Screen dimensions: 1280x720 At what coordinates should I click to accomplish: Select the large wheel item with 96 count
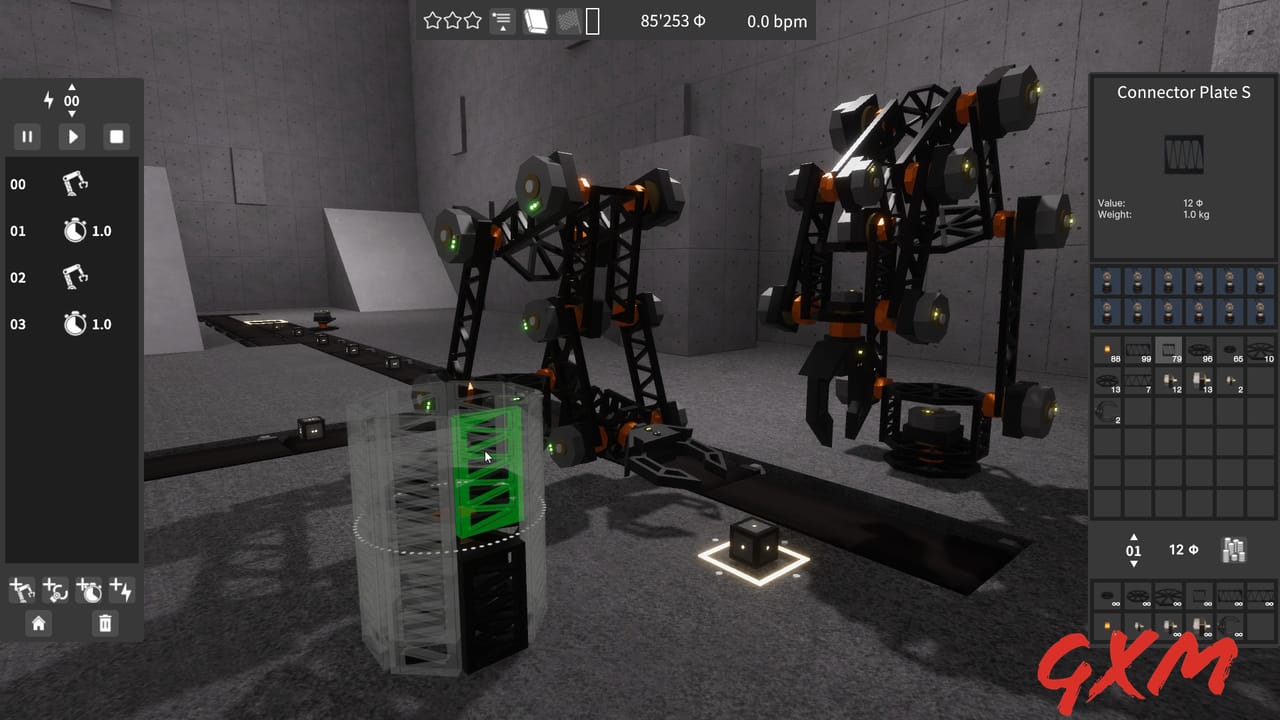(x=1199, y=350)
